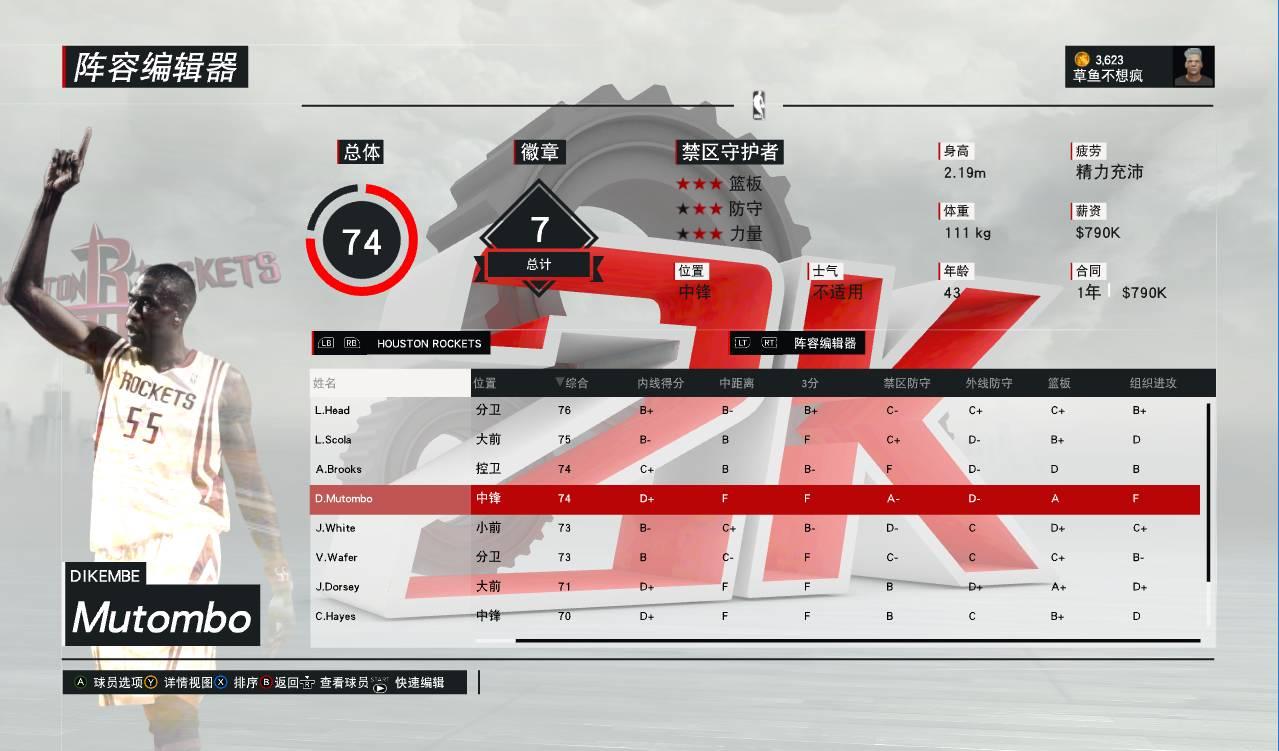Sort by the 组织进攻 playmaking column

click(x=1153, y=383)
